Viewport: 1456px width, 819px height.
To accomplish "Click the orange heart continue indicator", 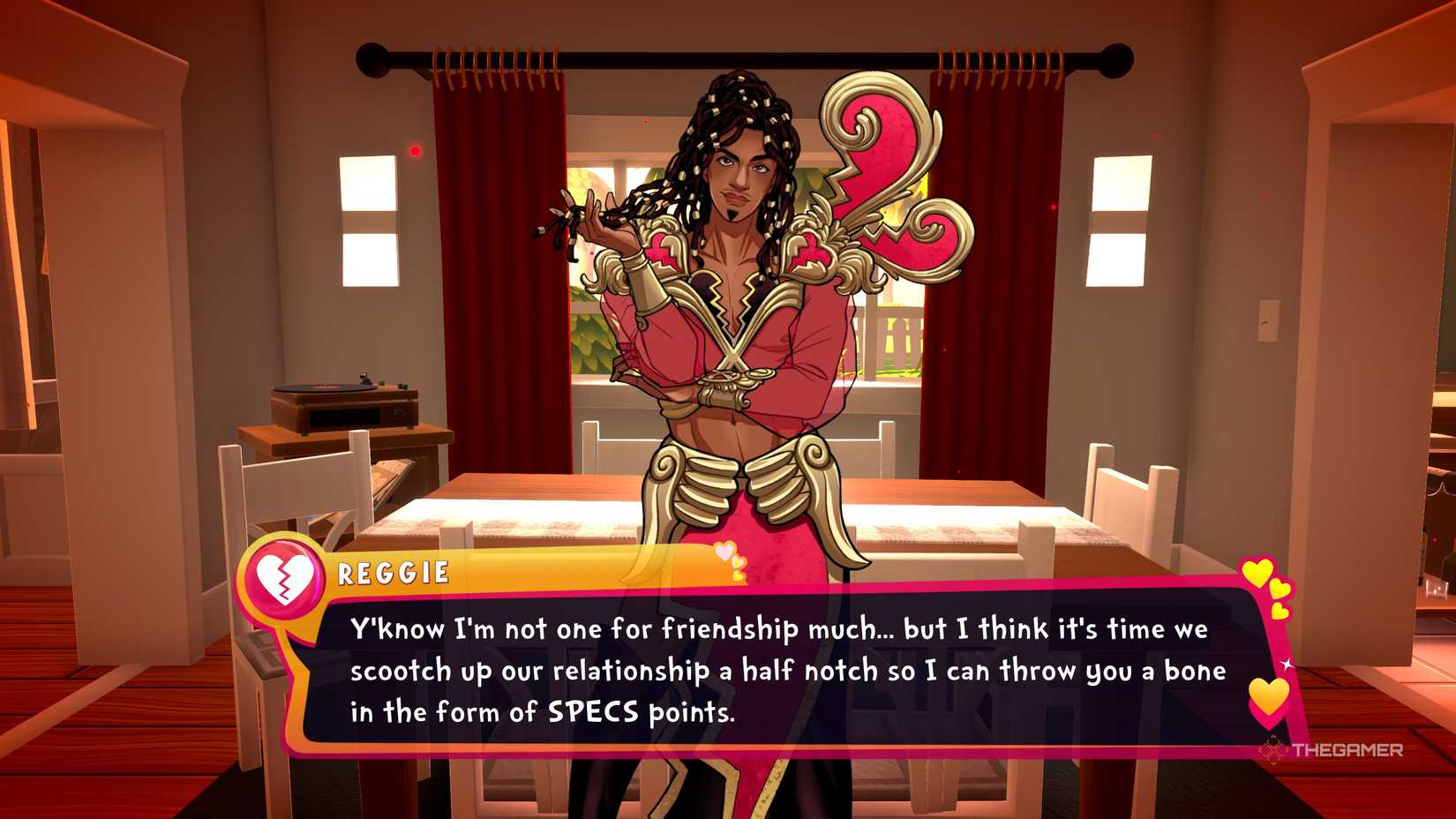I will pyautogui.click(x=1269, y=698).
